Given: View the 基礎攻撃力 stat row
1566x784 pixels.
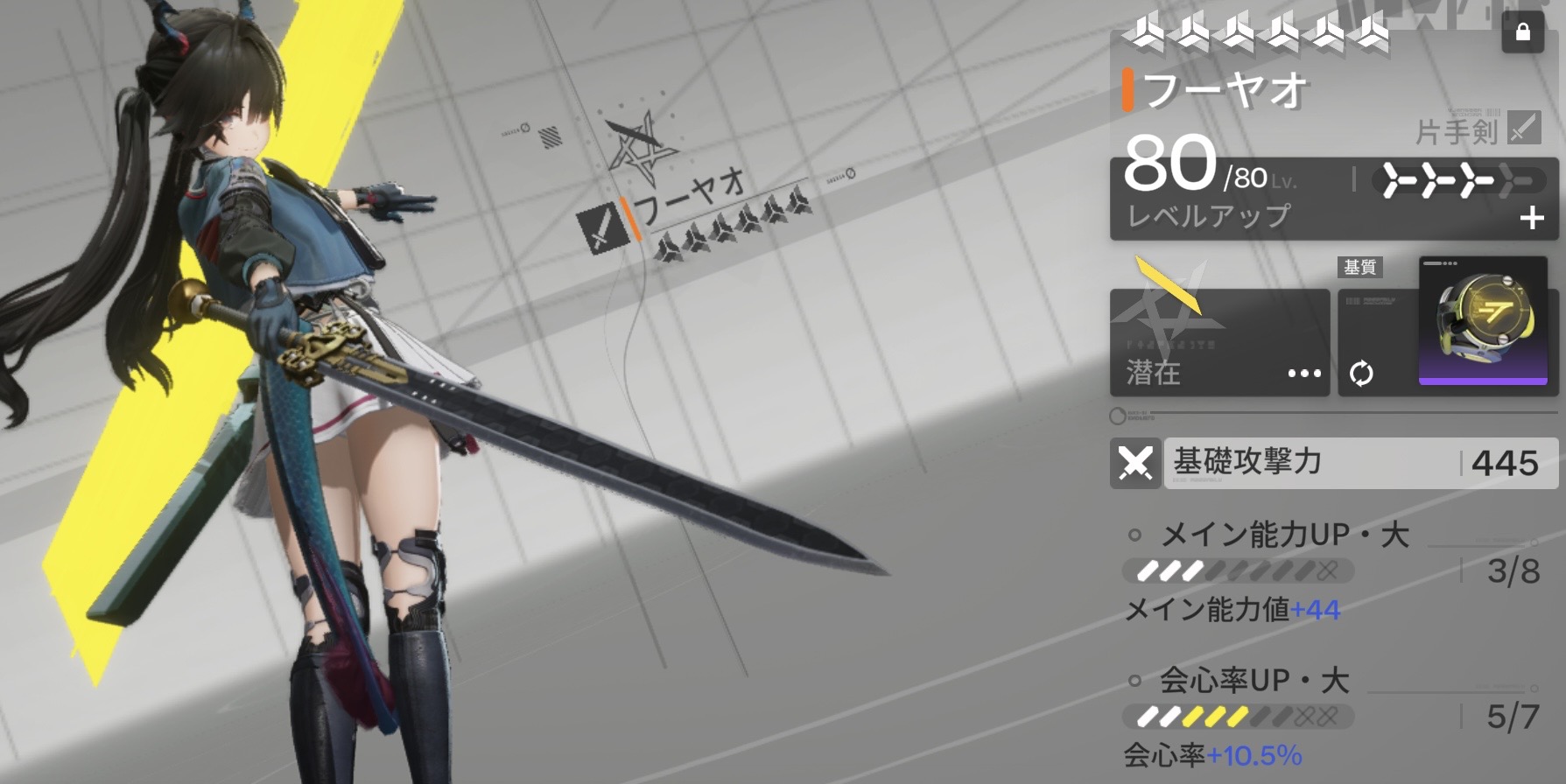Looking at the screenshot, I should pyautogui.click(x=1332, y=463).
